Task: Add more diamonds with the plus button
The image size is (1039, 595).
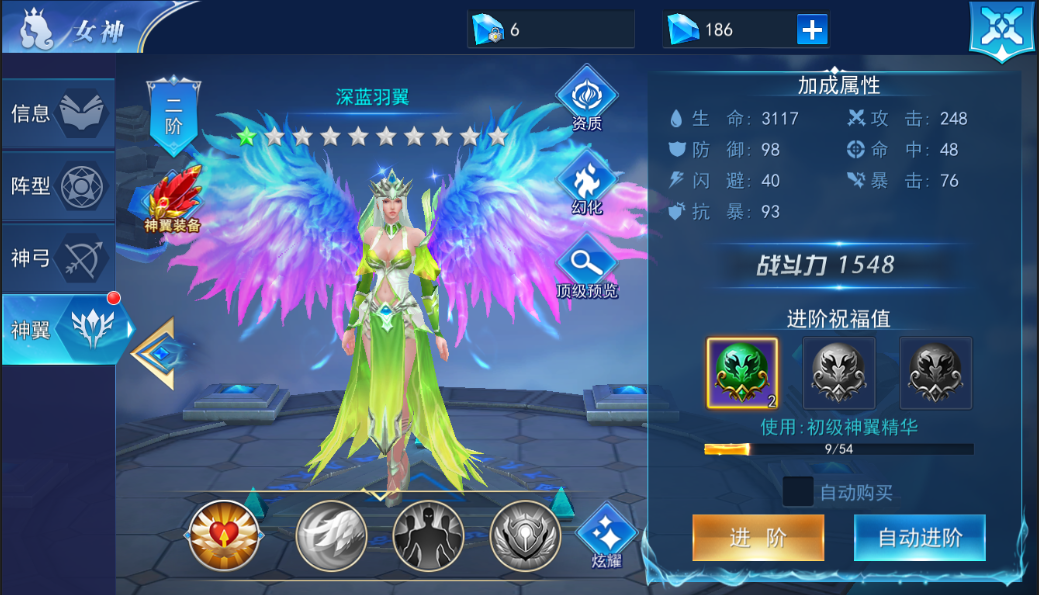Action: 812,30
